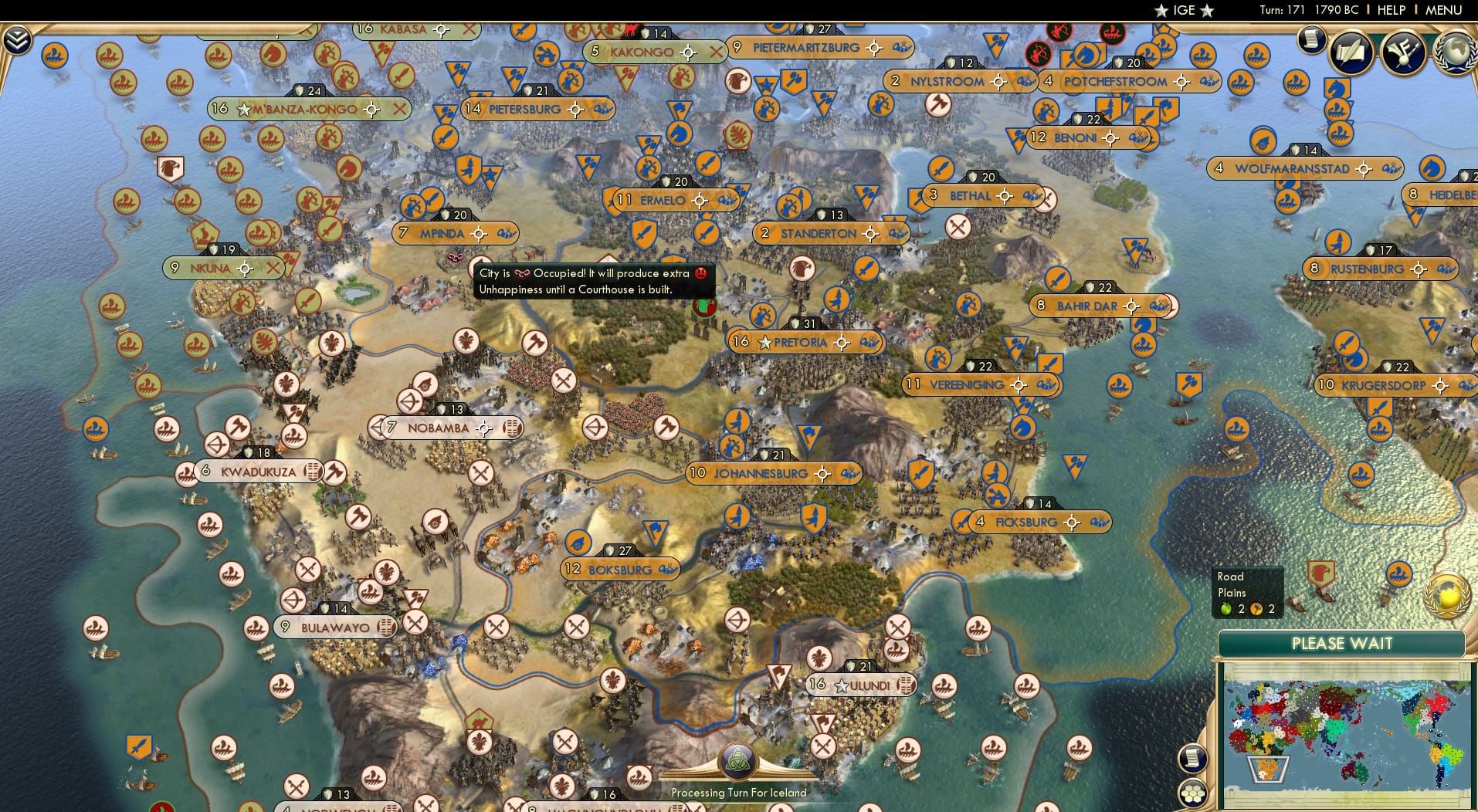Click the ranged attack crosshair on Pretoria's banner
1478x812 pixels.
click(x=842, y=343)
